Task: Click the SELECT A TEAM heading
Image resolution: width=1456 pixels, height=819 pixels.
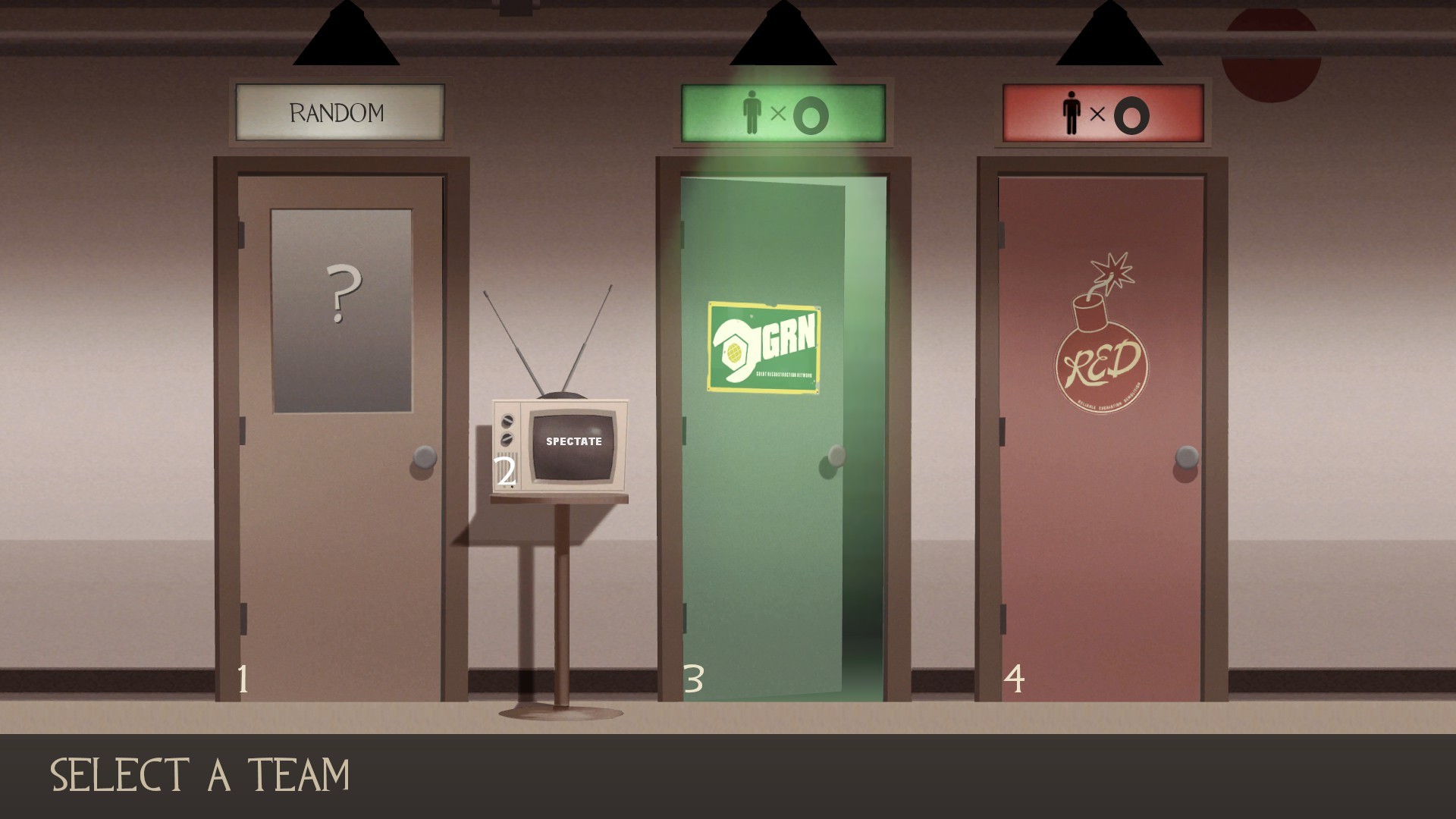Action: point(201,775)
